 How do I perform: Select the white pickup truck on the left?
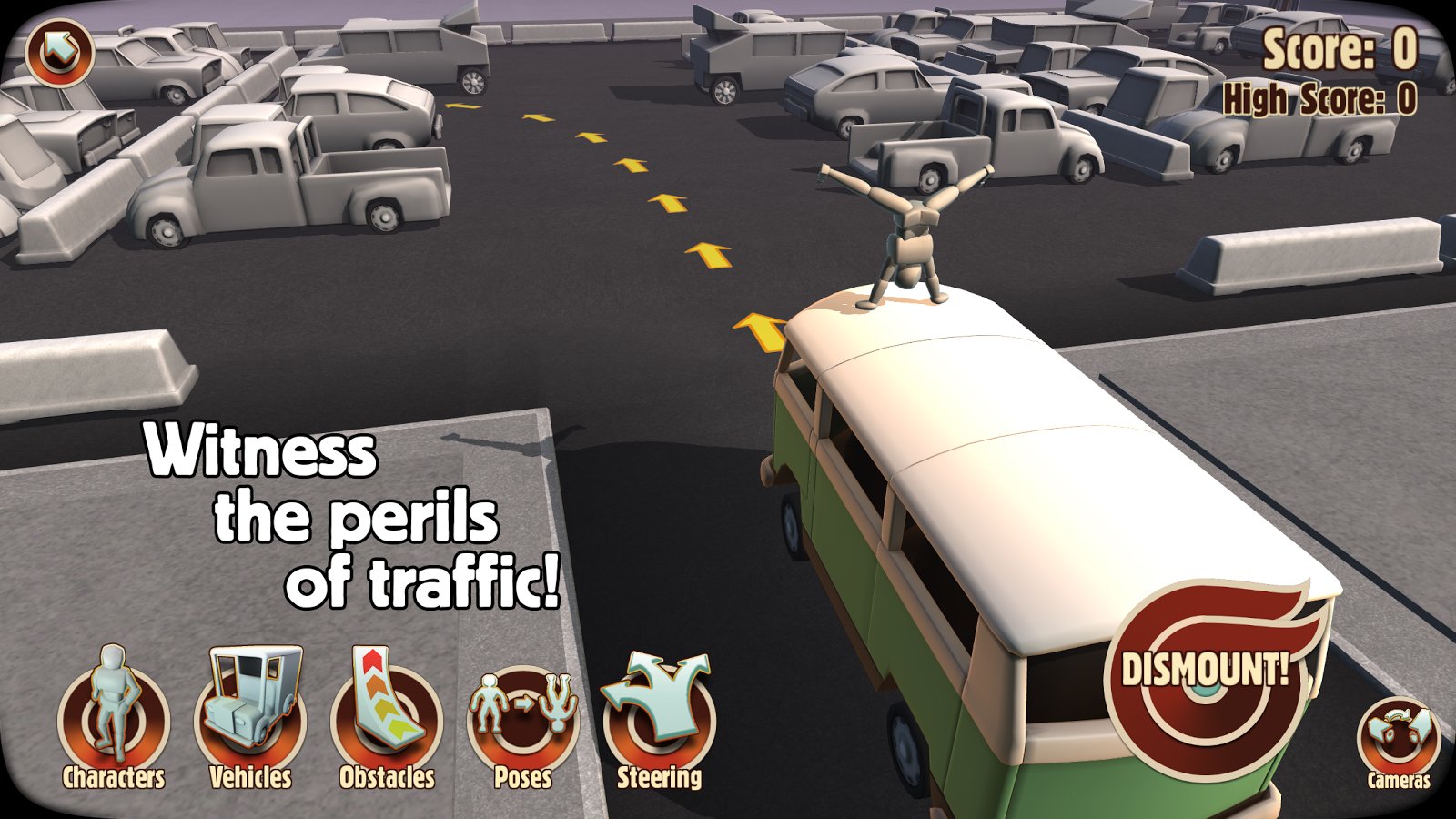coord(273,182)
